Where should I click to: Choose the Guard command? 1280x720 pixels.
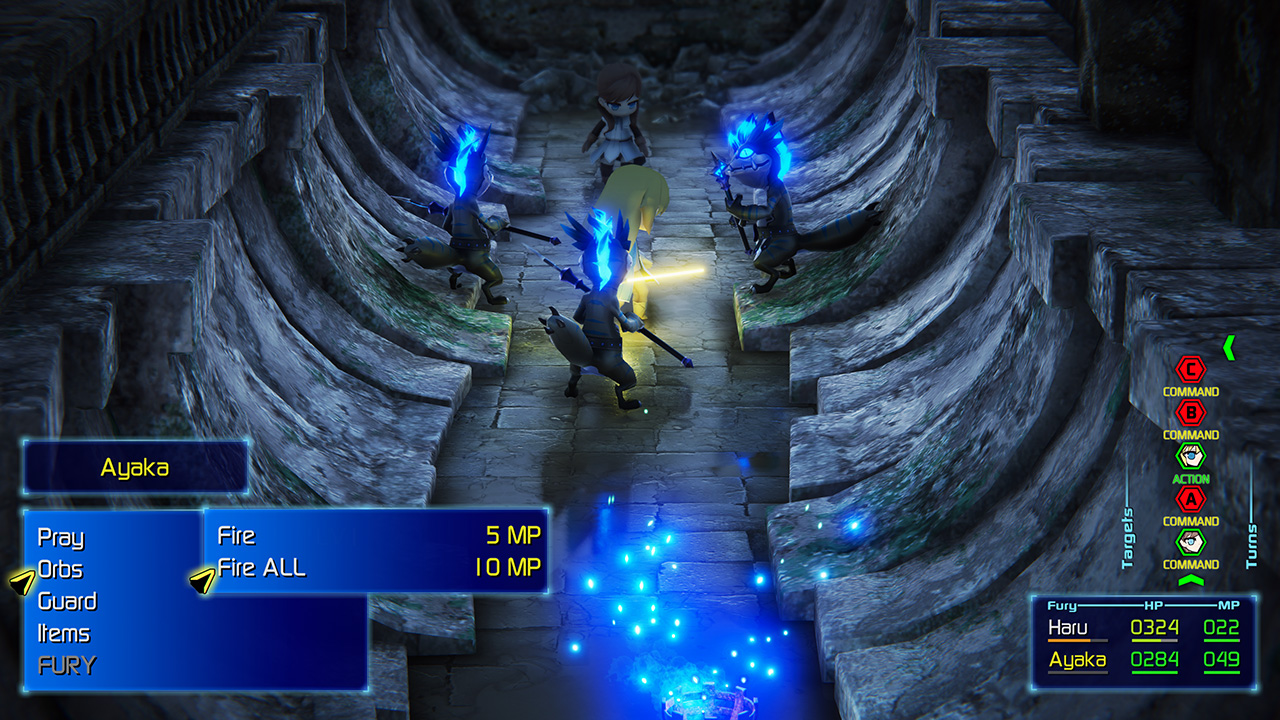(x=67, y=601)
